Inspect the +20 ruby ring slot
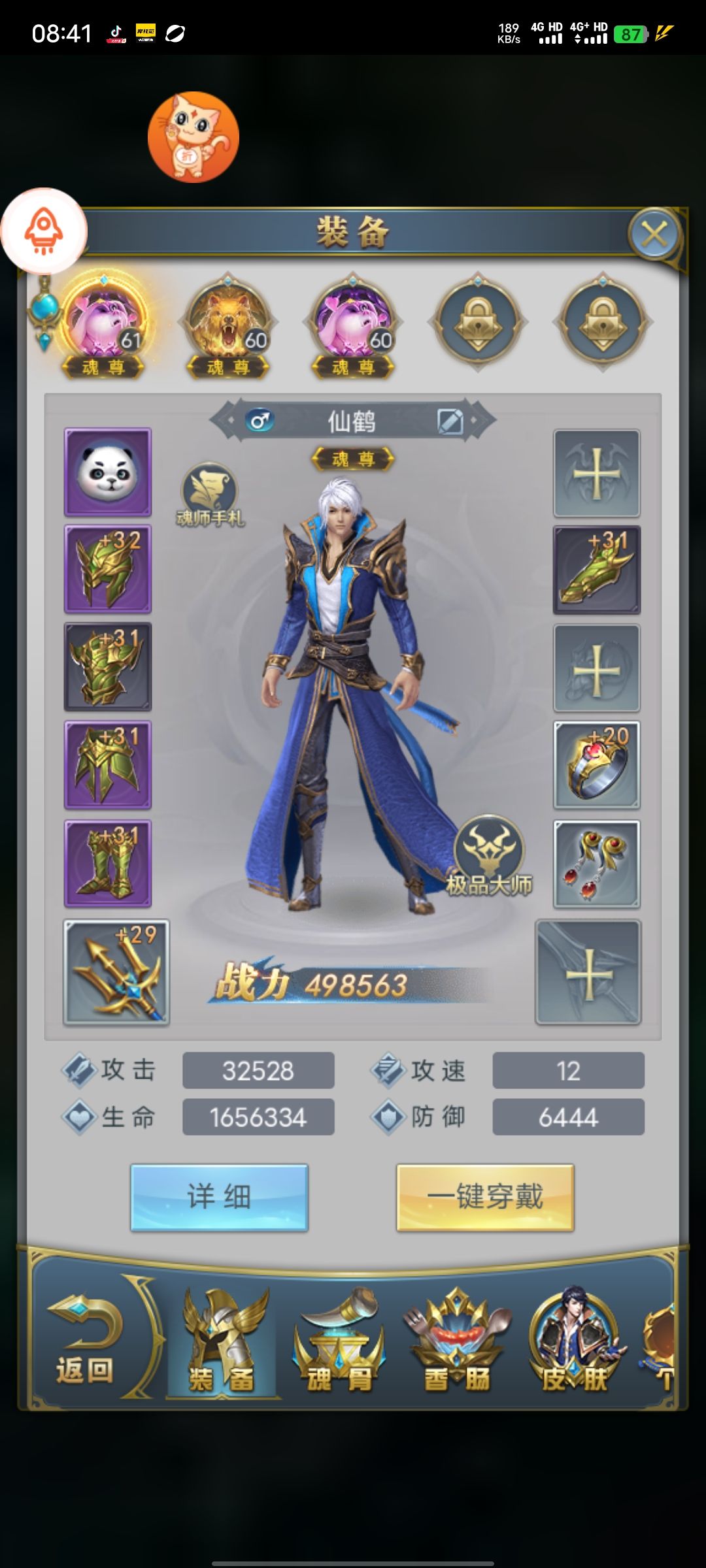 596,765
